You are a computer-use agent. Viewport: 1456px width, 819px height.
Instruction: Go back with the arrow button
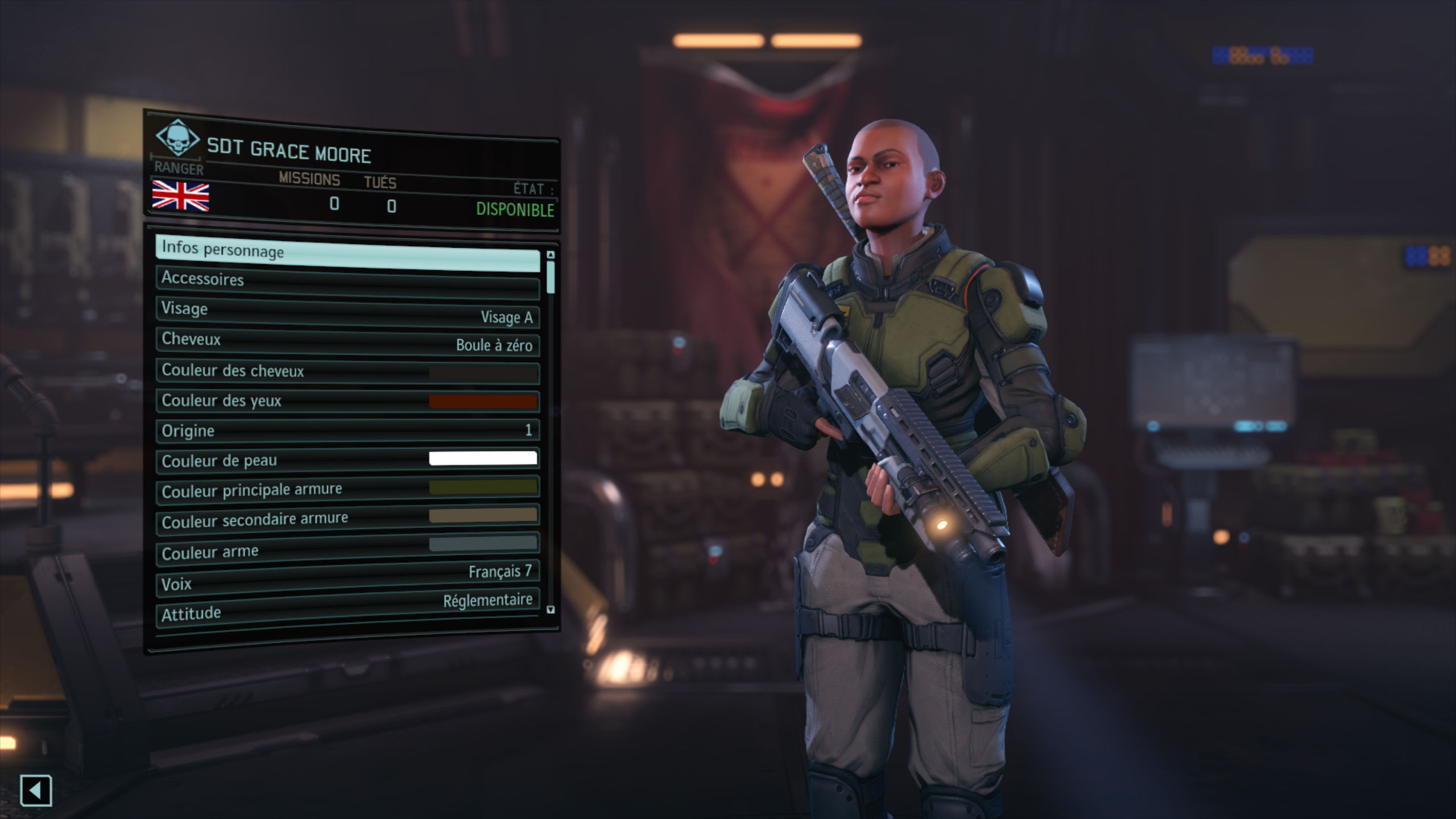coord(36,790)
